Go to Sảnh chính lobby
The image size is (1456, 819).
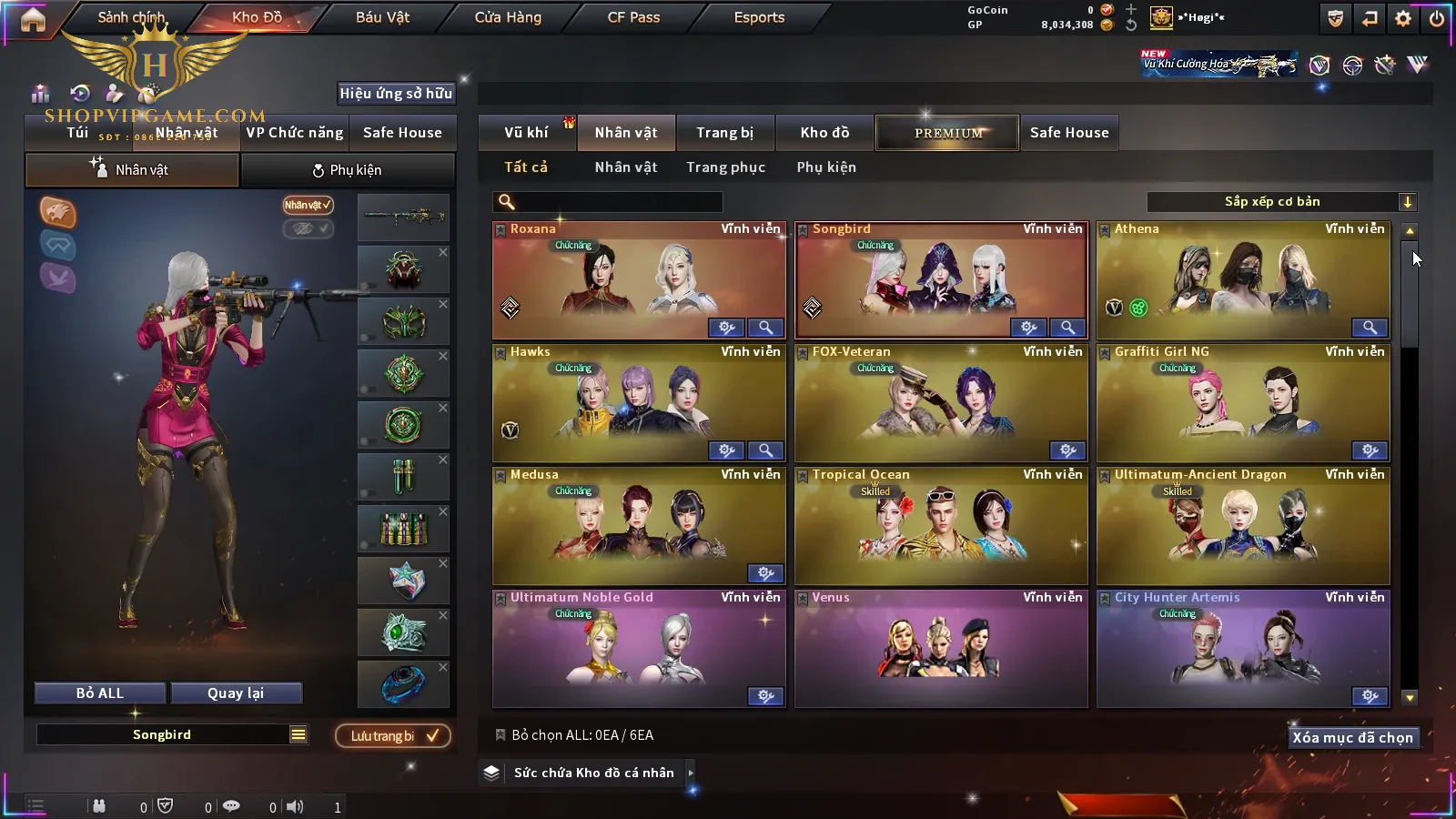[131, 17]
